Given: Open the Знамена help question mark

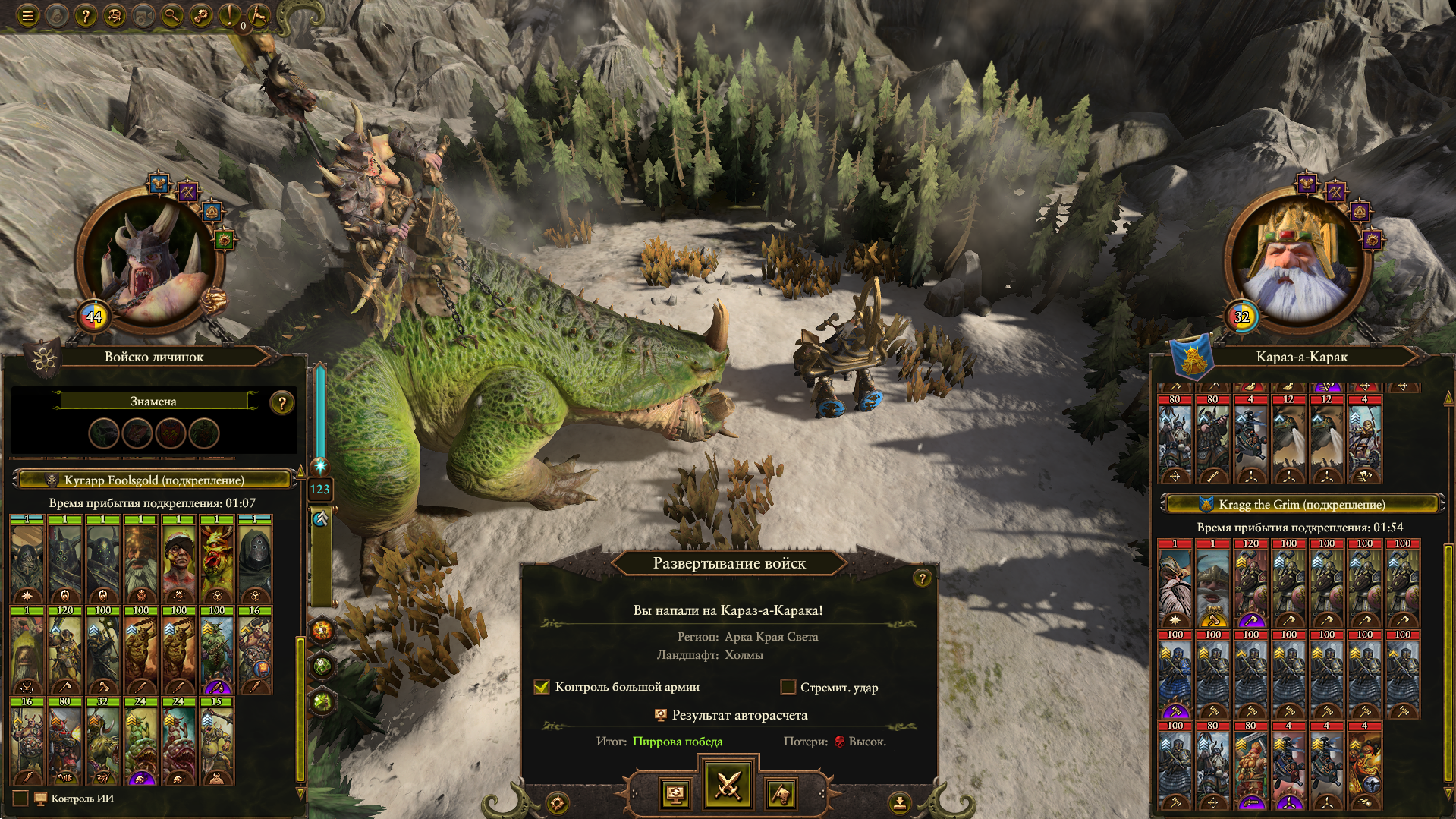Looking at the screenshot, I should [x=281, y=403].
